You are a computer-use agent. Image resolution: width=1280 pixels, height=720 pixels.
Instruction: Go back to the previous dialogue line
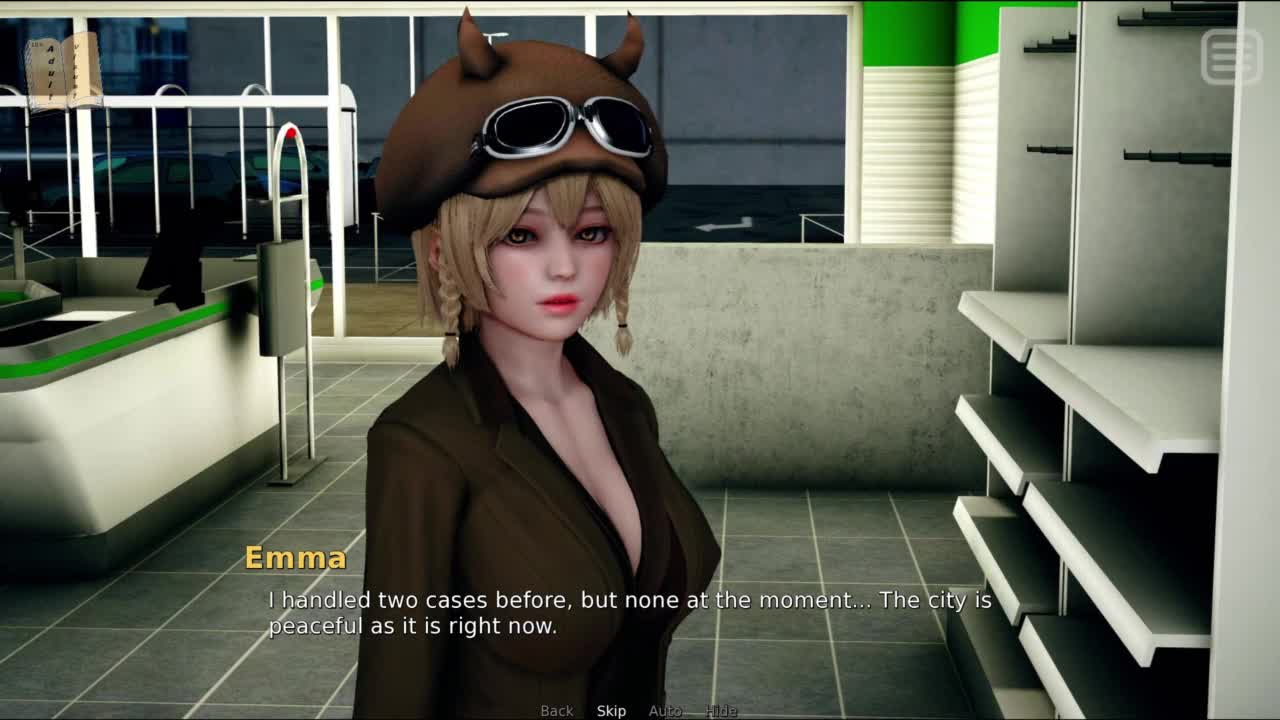click(557, 711)
